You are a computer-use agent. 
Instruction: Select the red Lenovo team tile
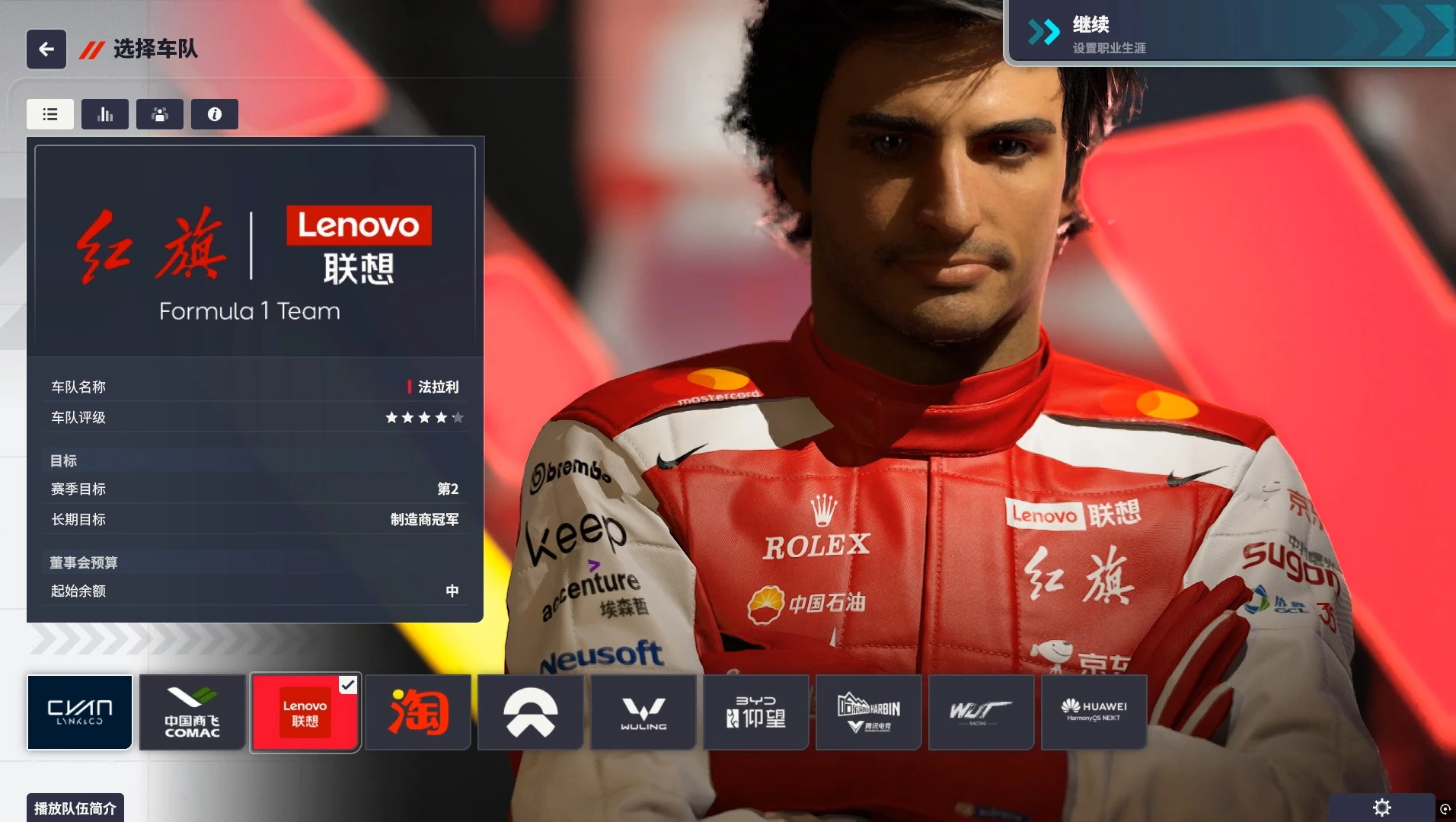[305, 712]
